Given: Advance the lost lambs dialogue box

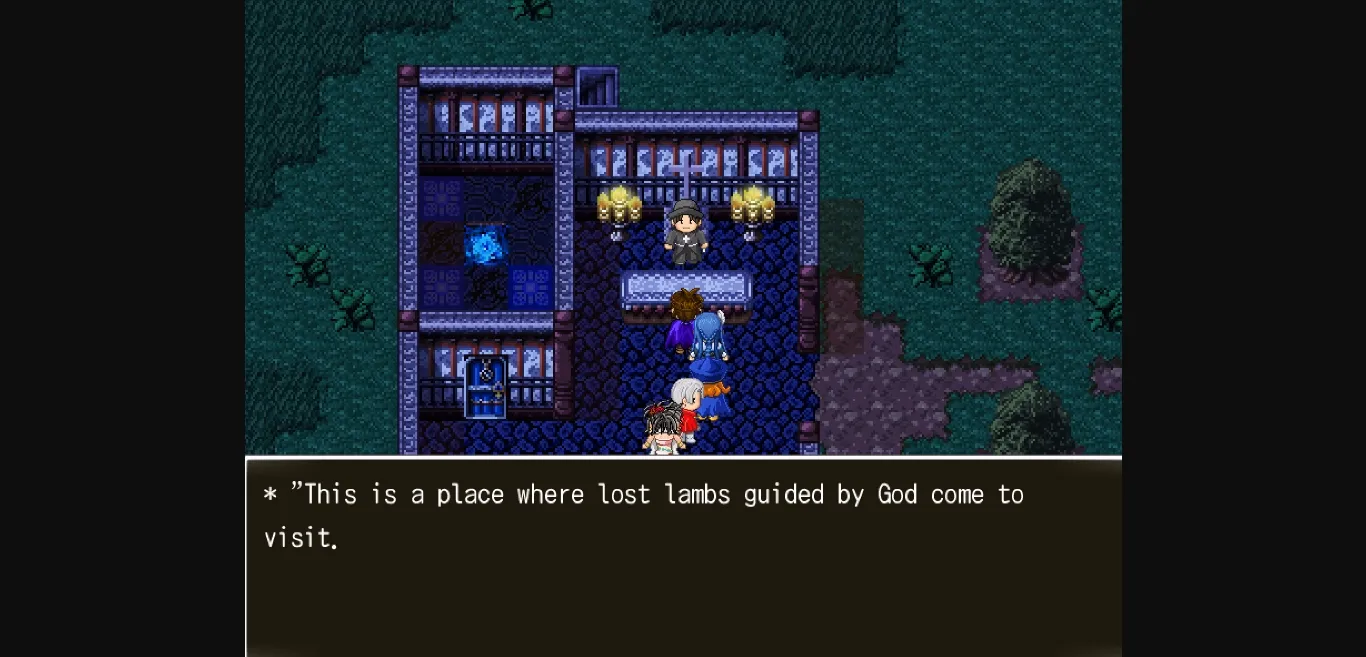Looking at the screenshot, I should (683, 556).
